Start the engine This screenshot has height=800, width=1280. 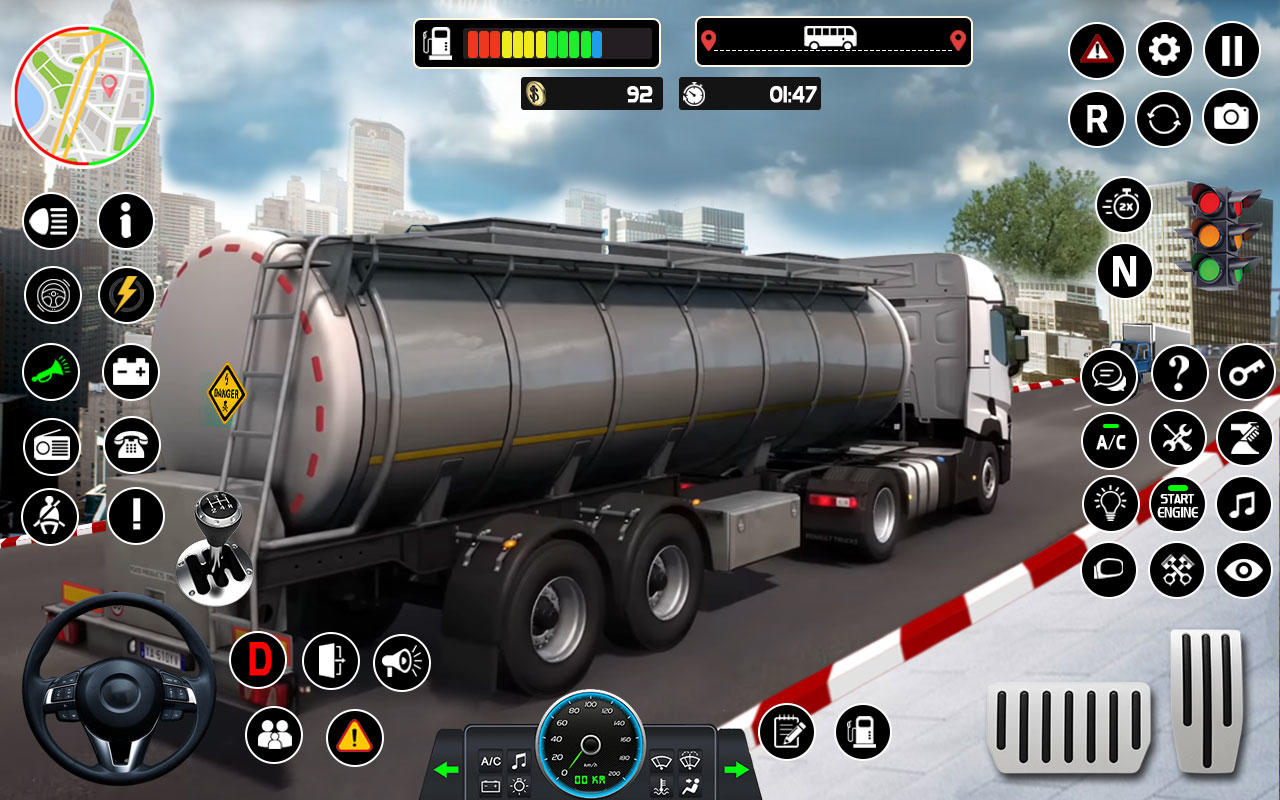1177,505
